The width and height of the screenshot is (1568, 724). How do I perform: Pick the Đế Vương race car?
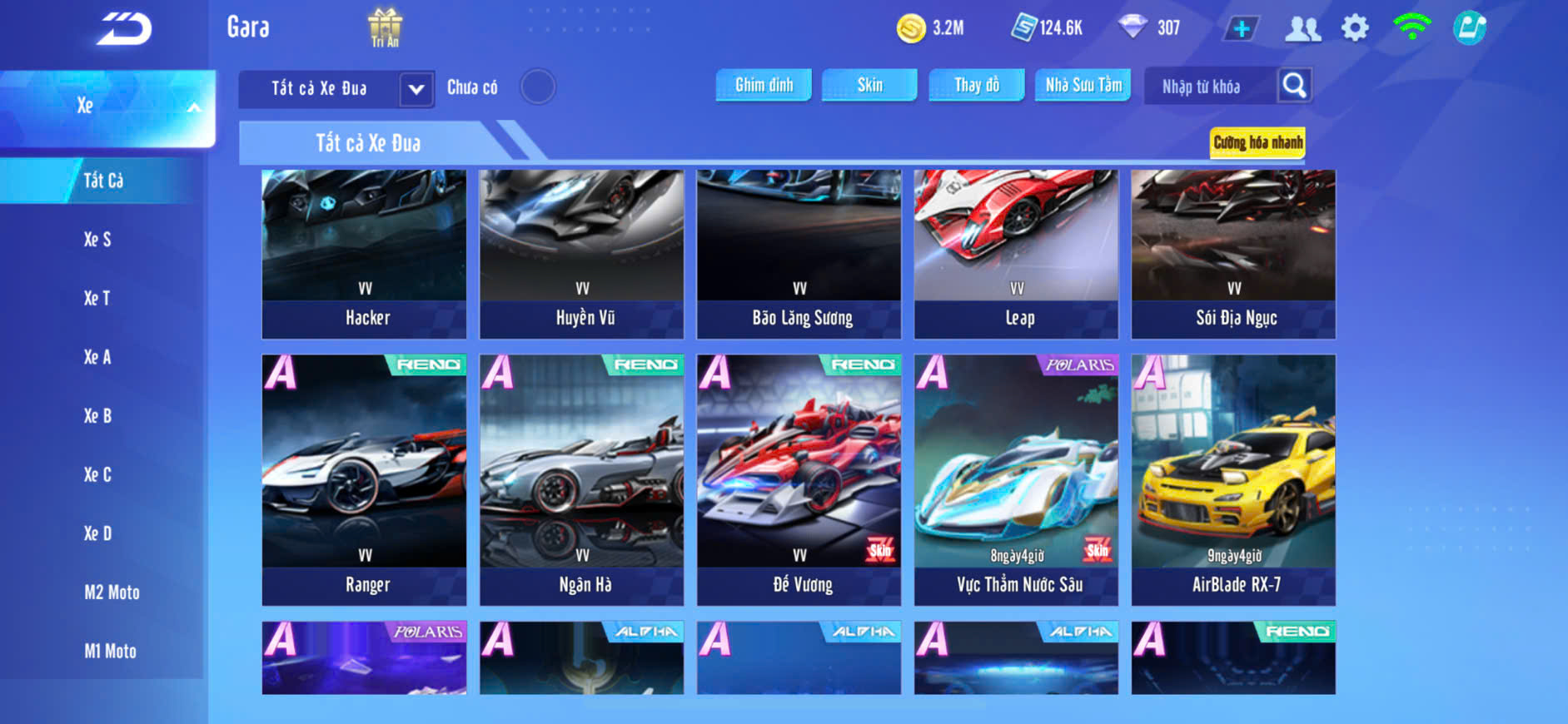coord(799,479)
